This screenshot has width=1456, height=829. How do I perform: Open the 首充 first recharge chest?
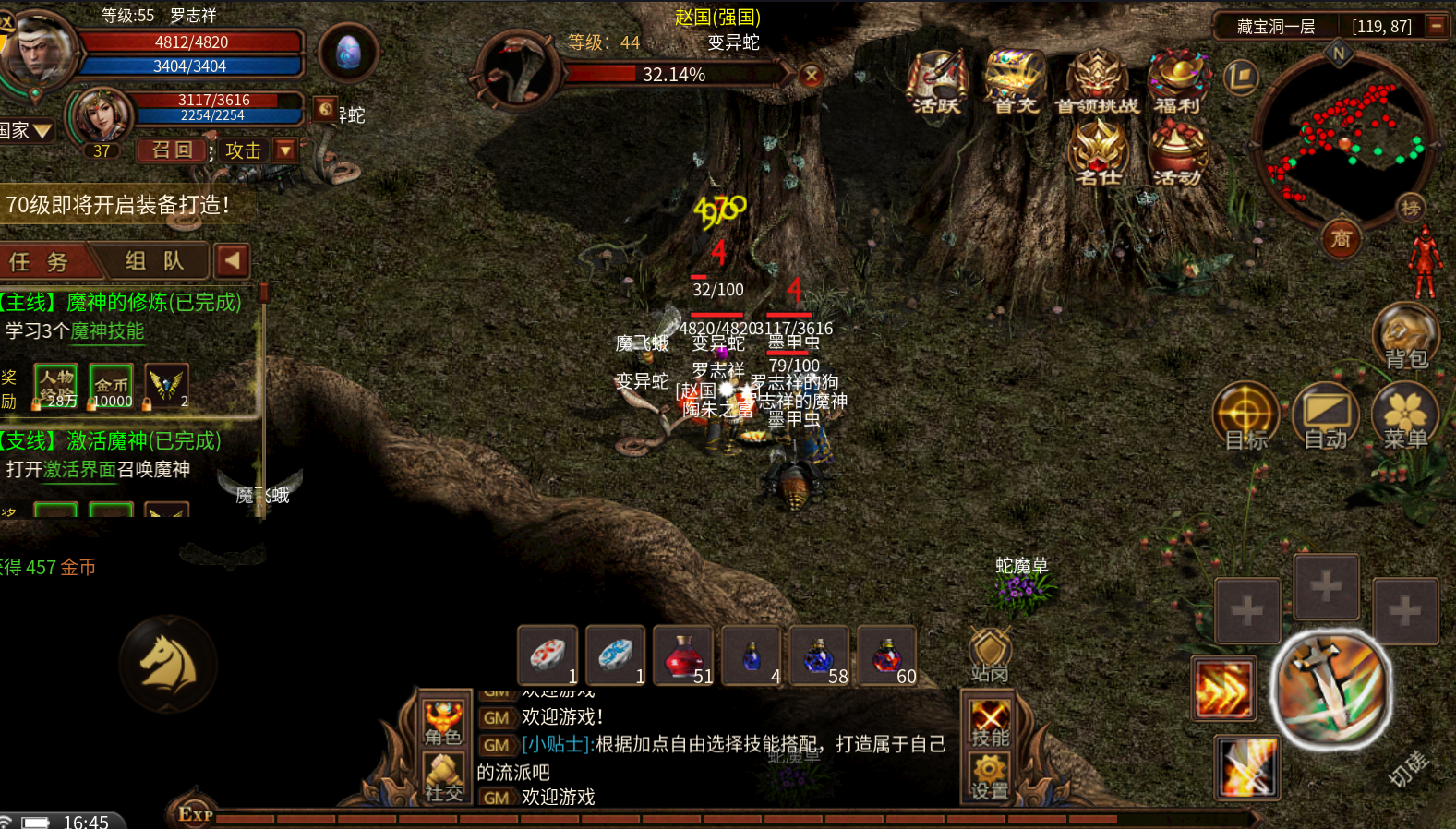[x=1015, y=81]
